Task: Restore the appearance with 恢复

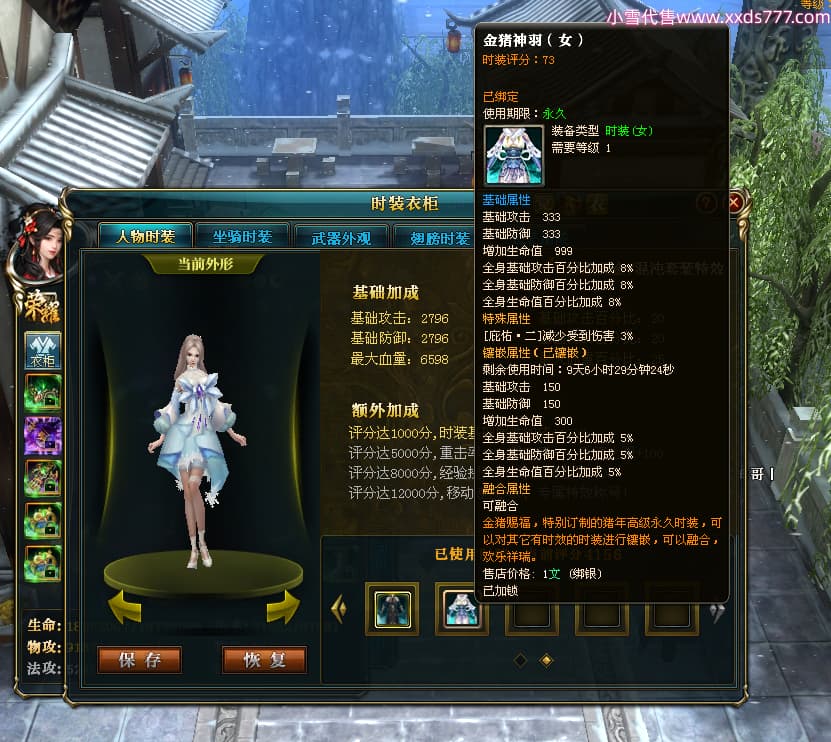Action: [264, 660]
